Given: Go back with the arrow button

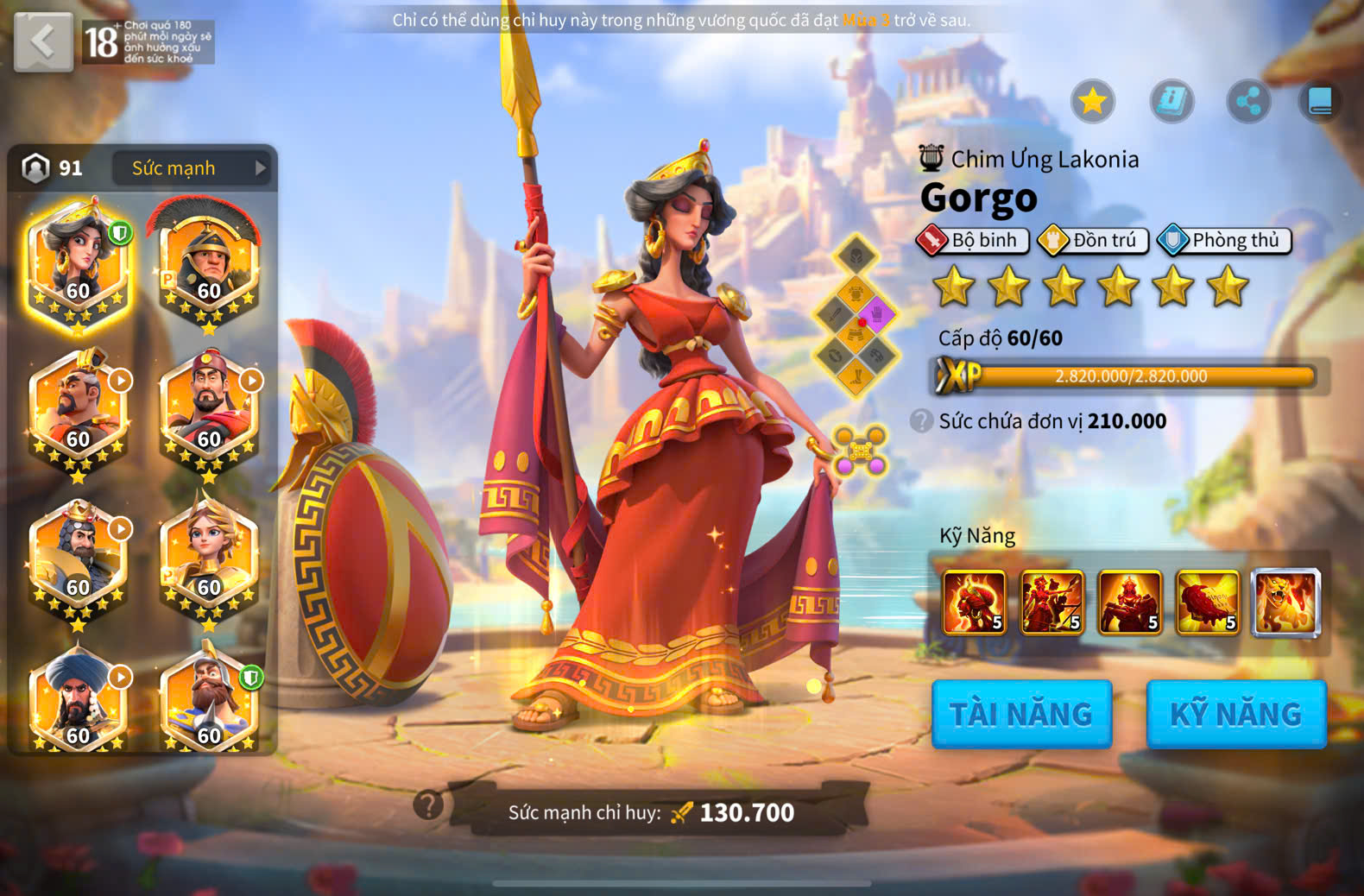Looking at the screenshot, I should 43,41.
